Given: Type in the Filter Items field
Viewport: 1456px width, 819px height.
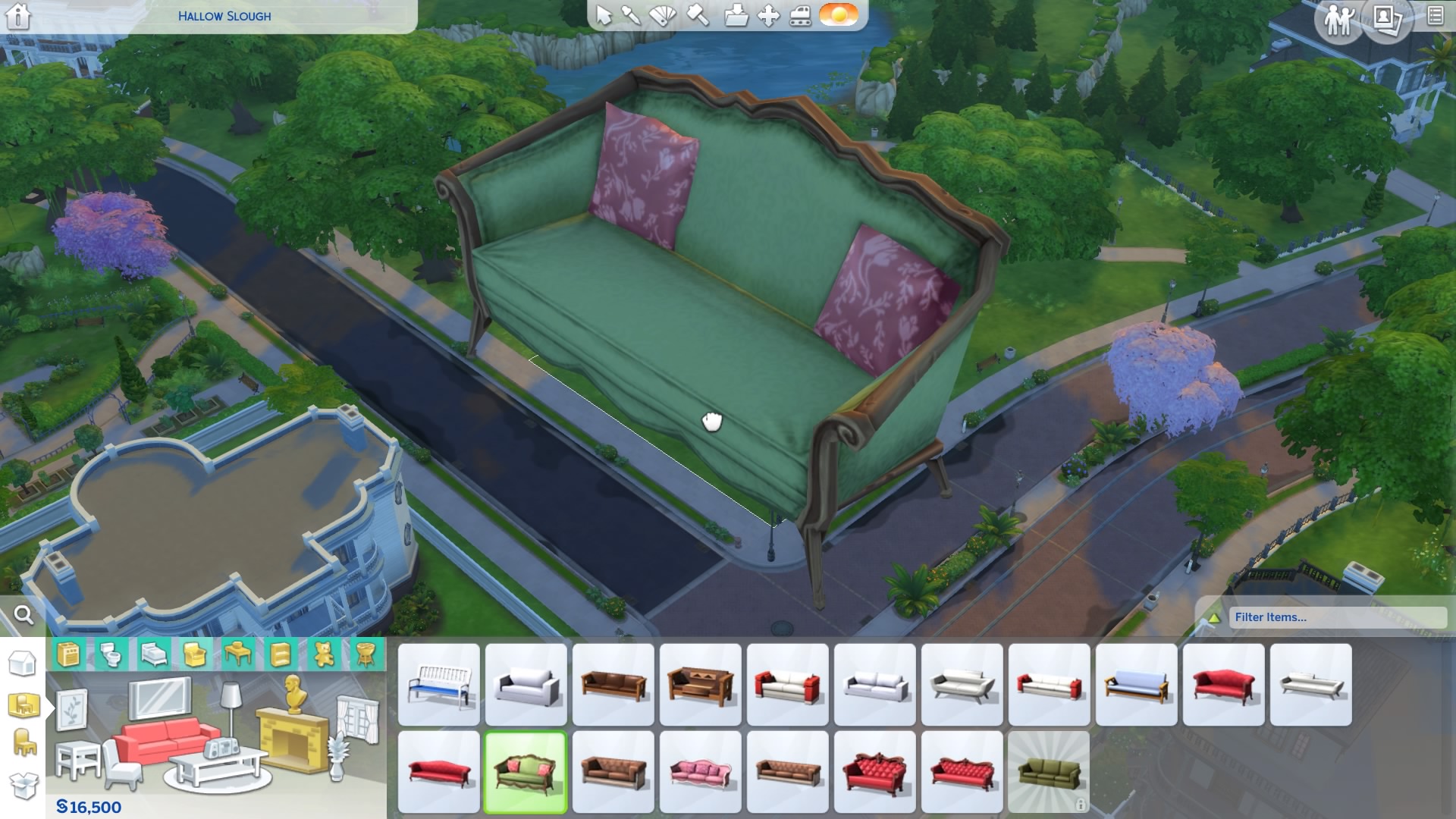Looking at the screenshot, I should [1336, 617].
